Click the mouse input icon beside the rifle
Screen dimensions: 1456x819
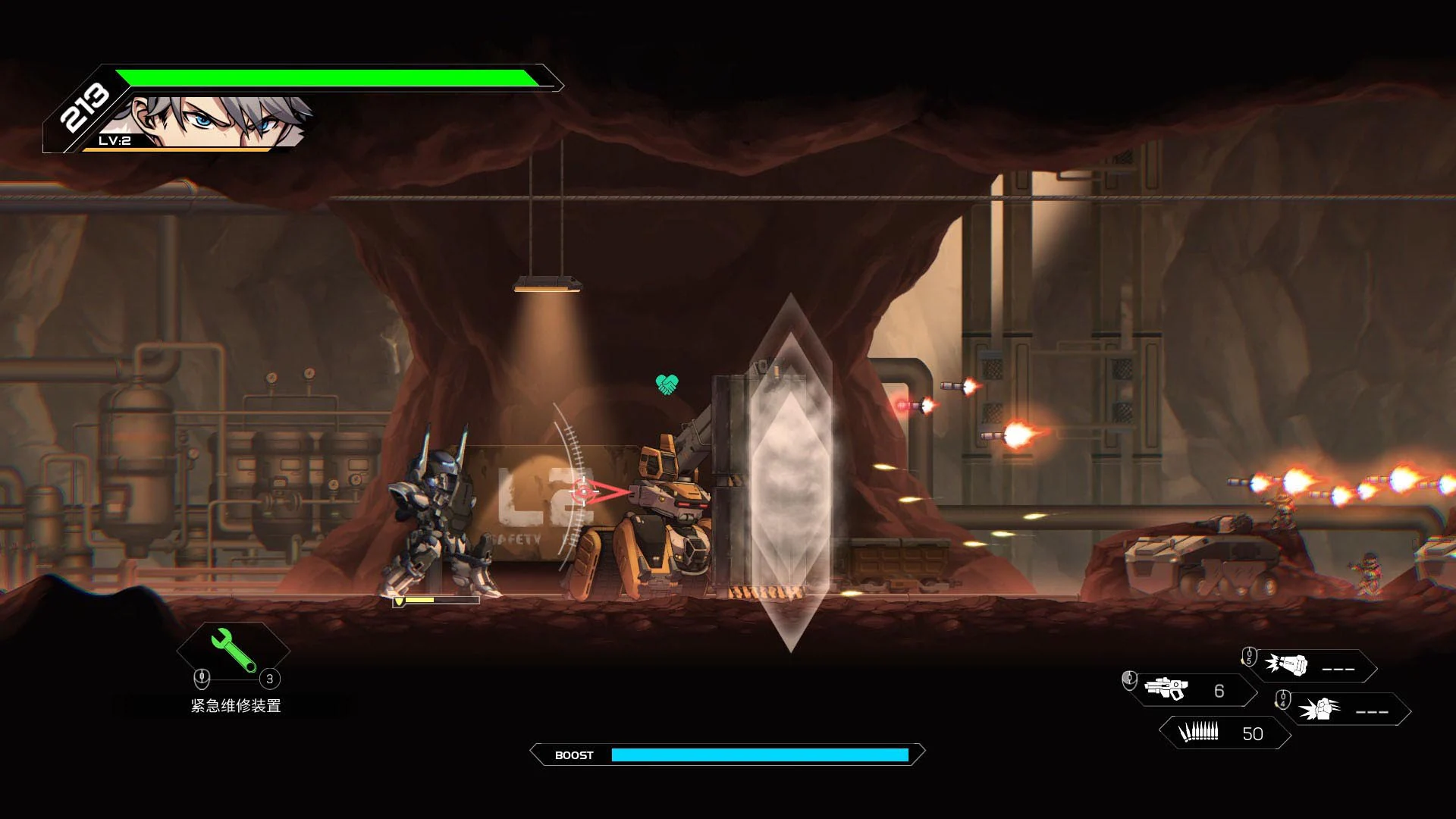(1129, 681)
